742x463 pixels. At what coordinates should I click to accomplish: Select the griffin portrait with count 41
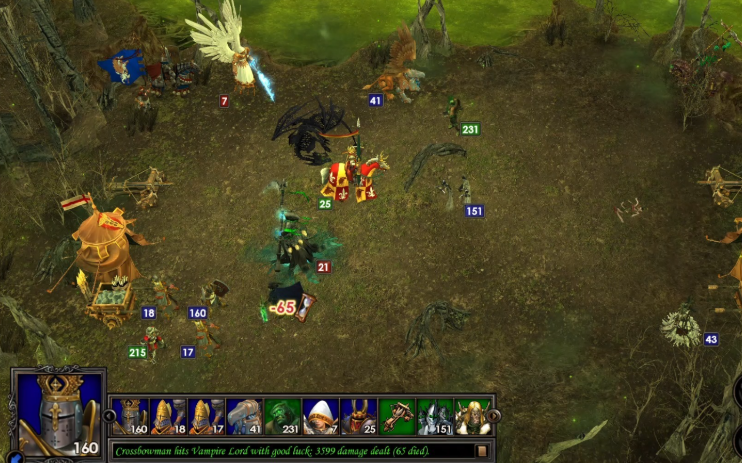[x=244, y=416]
